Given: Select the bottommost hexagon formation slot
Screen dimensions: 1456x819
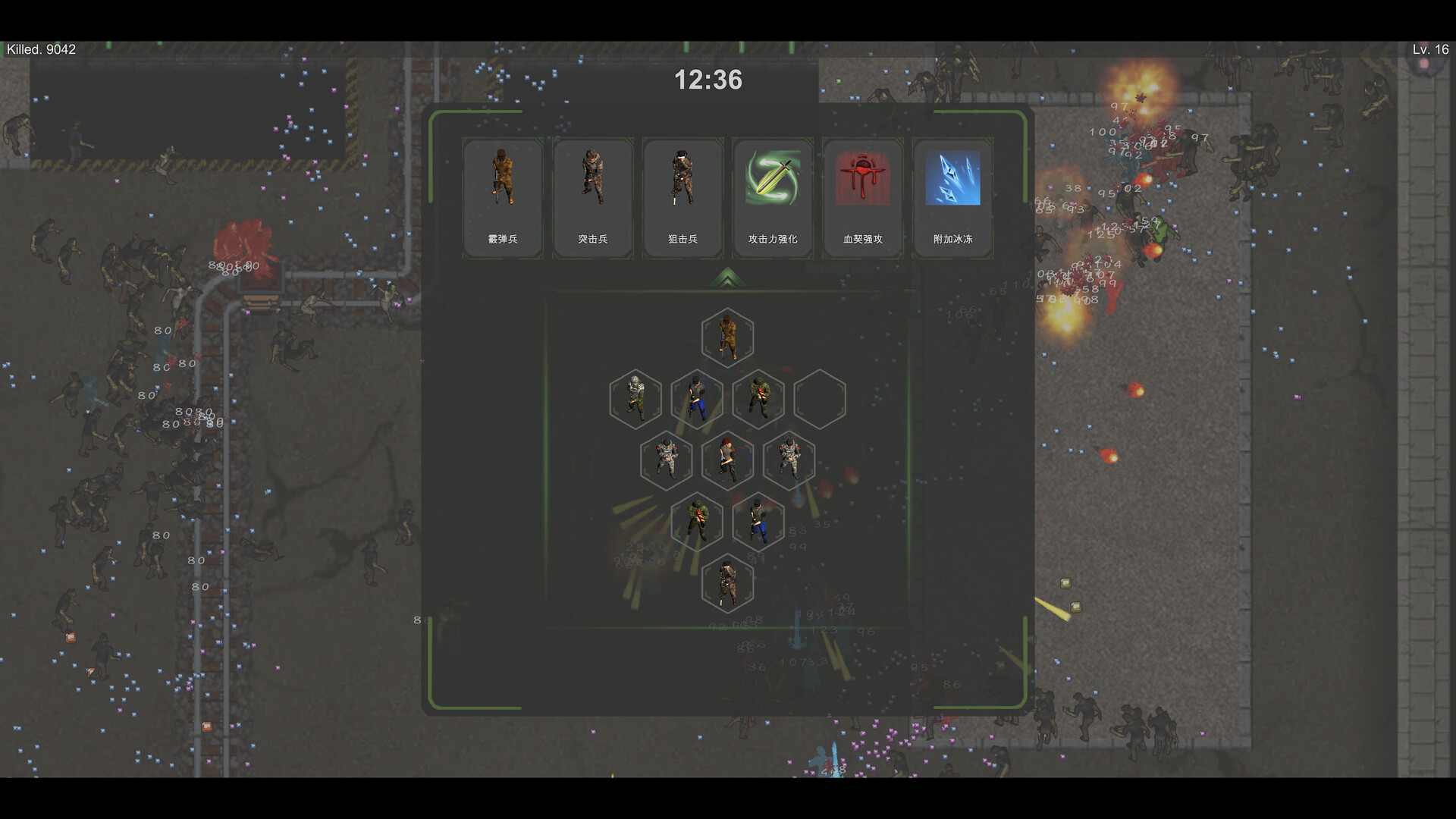Looking at the screenshot, I should tap(727, 583).
